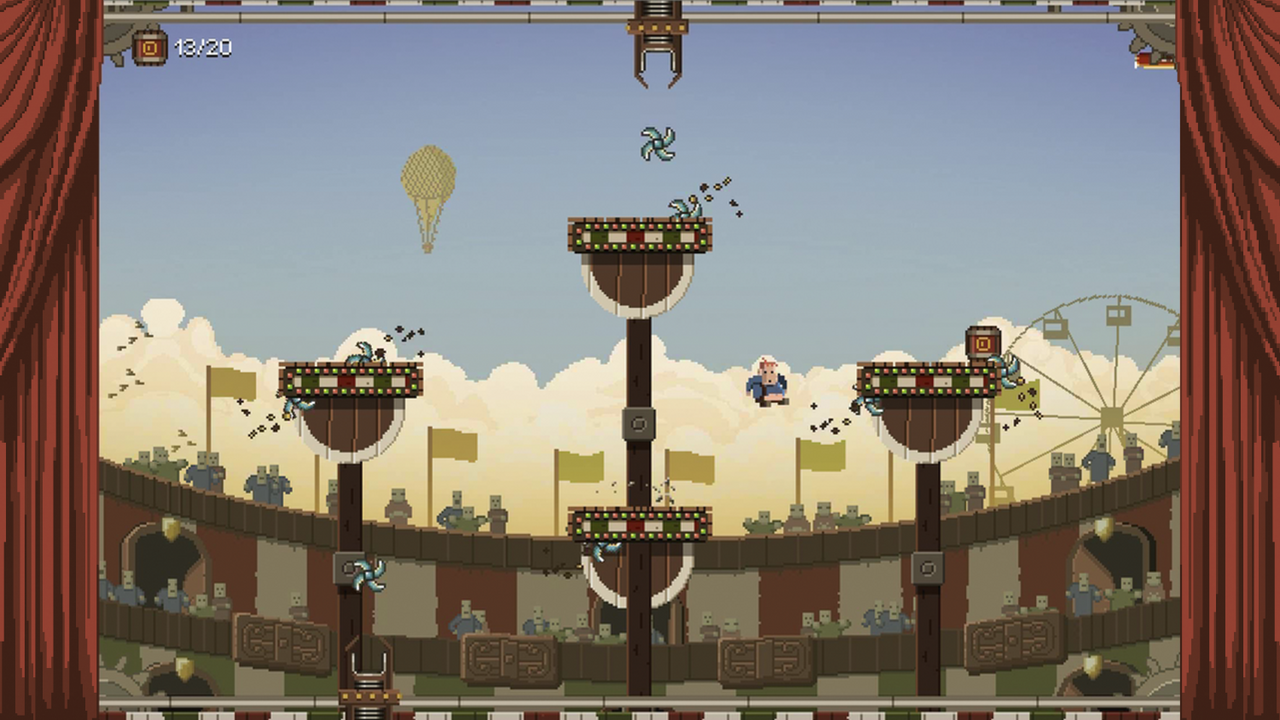The width and height of the screenshot is (1280, 720).
Task: Select the crate on the right platform
Action: click(x=982, y=342)
